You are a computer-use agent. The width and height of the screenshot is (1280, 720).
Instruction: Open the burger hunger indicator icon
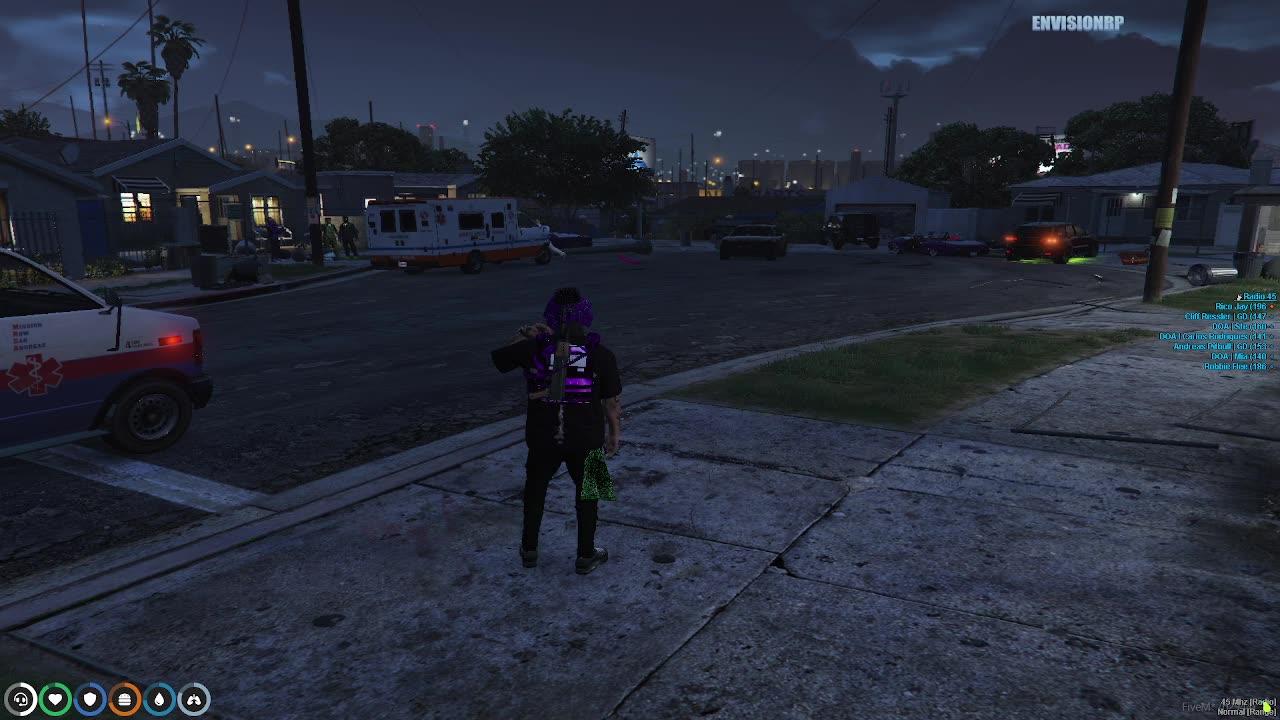click(123, 700)
